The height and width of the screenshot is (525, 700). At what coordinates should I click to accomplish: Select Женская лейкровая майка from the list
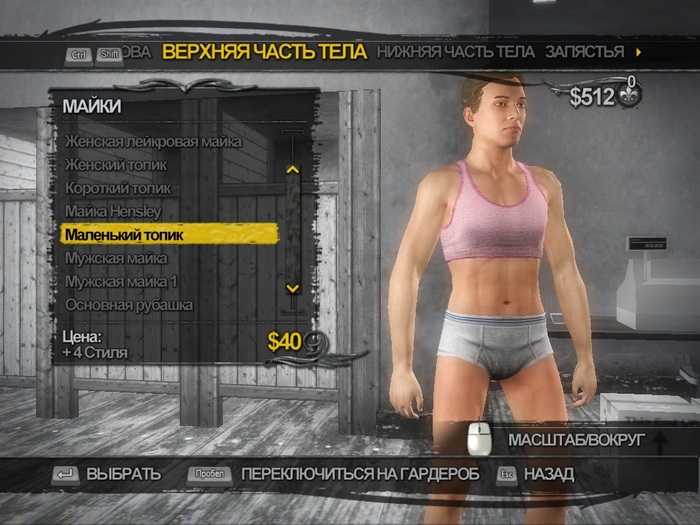[153, 141]
